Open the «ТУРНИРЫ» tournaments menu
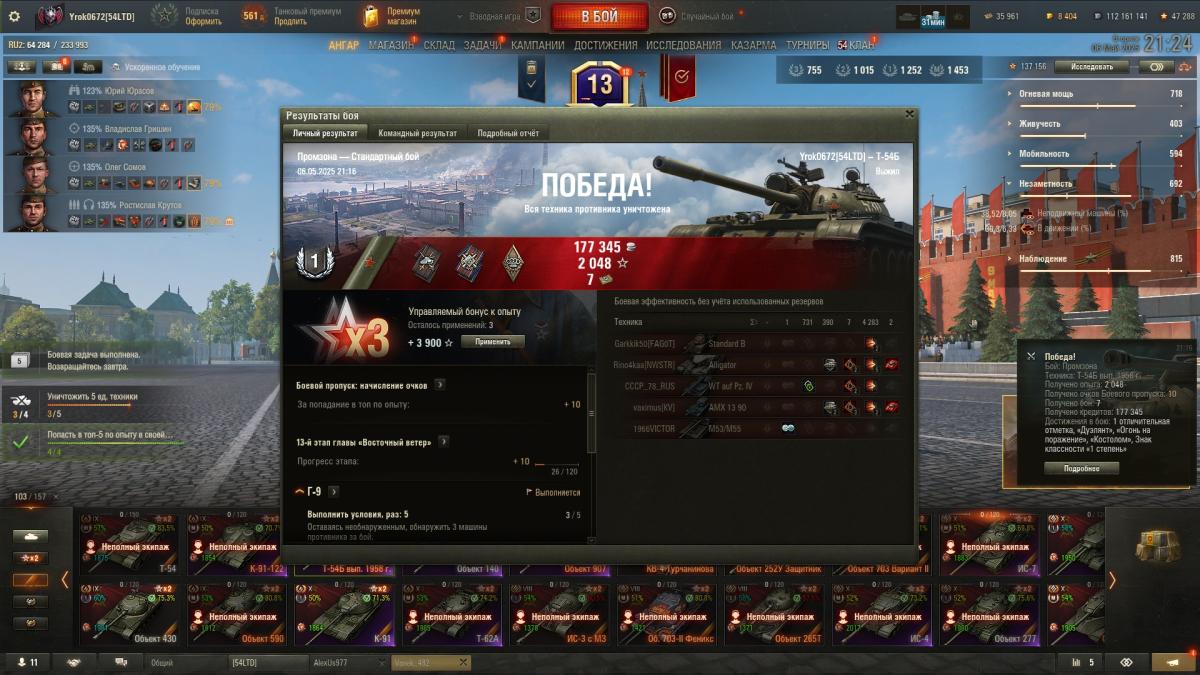1200x675 pixels. [807, 45]
